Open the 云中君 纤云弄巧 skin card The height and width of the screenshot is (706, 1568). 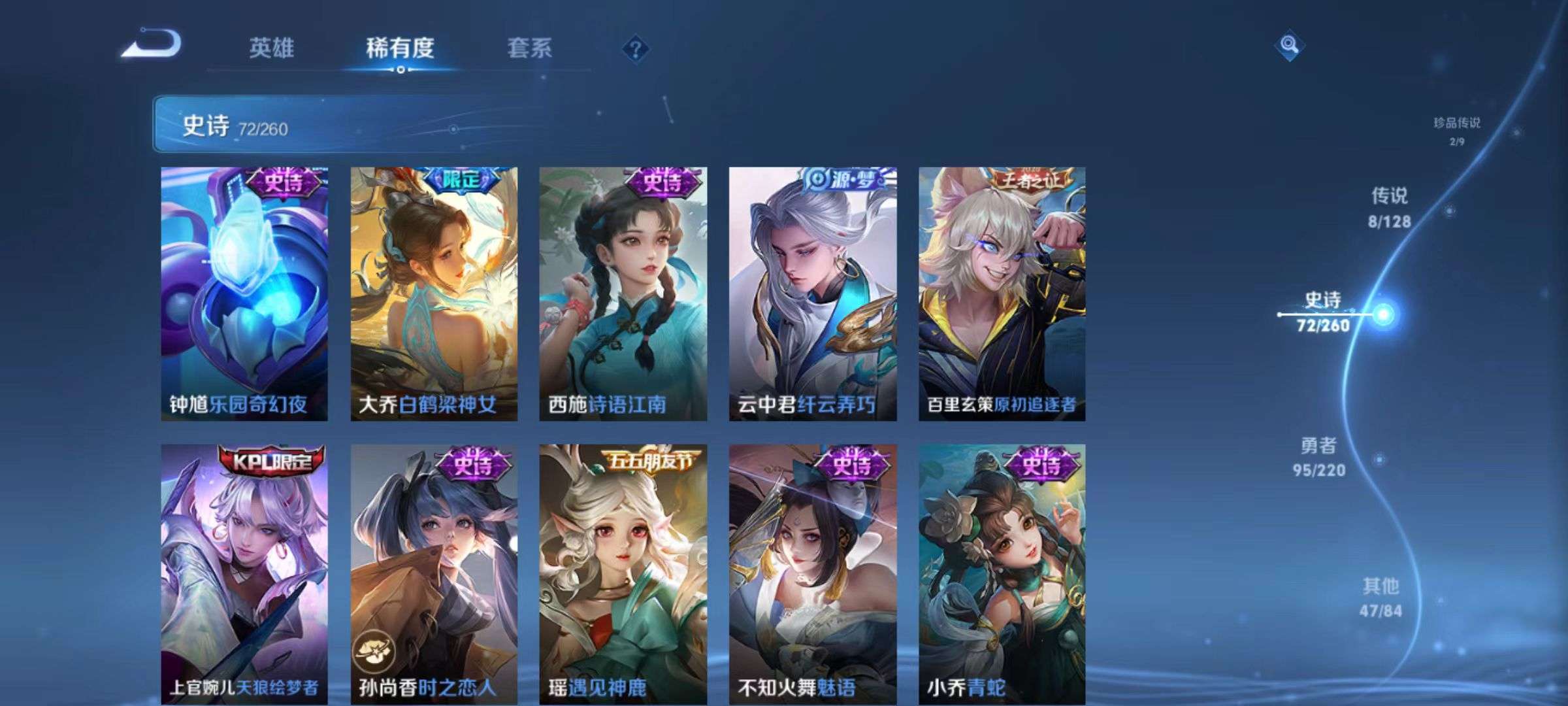pos(813,294)
